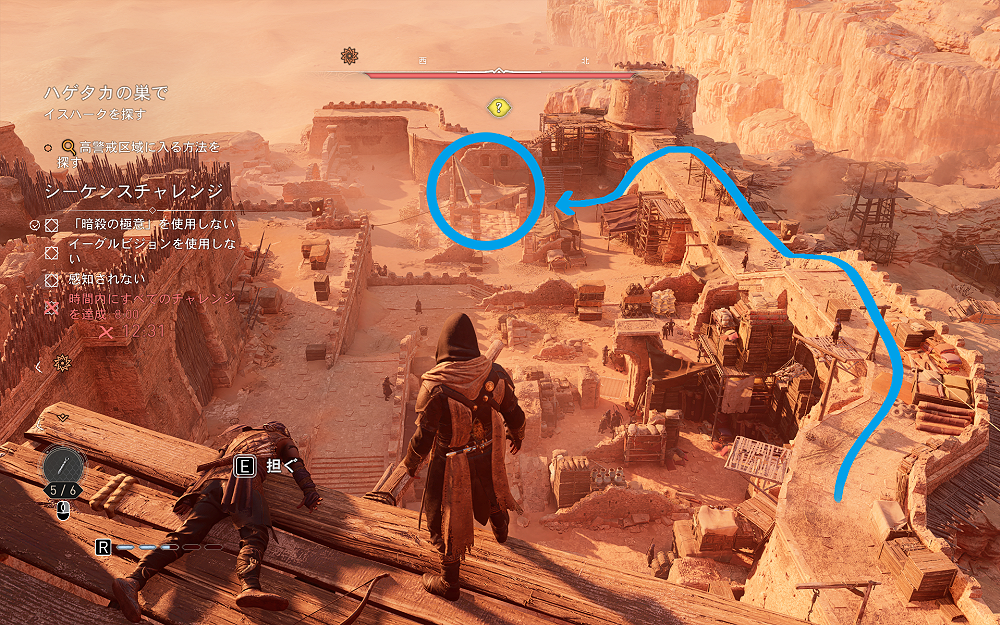Toggle the 「暗殺の極意」を使用しない challenge box
Image resolution: width=1000 pixels, height=625 pixels.
point(51,225)
